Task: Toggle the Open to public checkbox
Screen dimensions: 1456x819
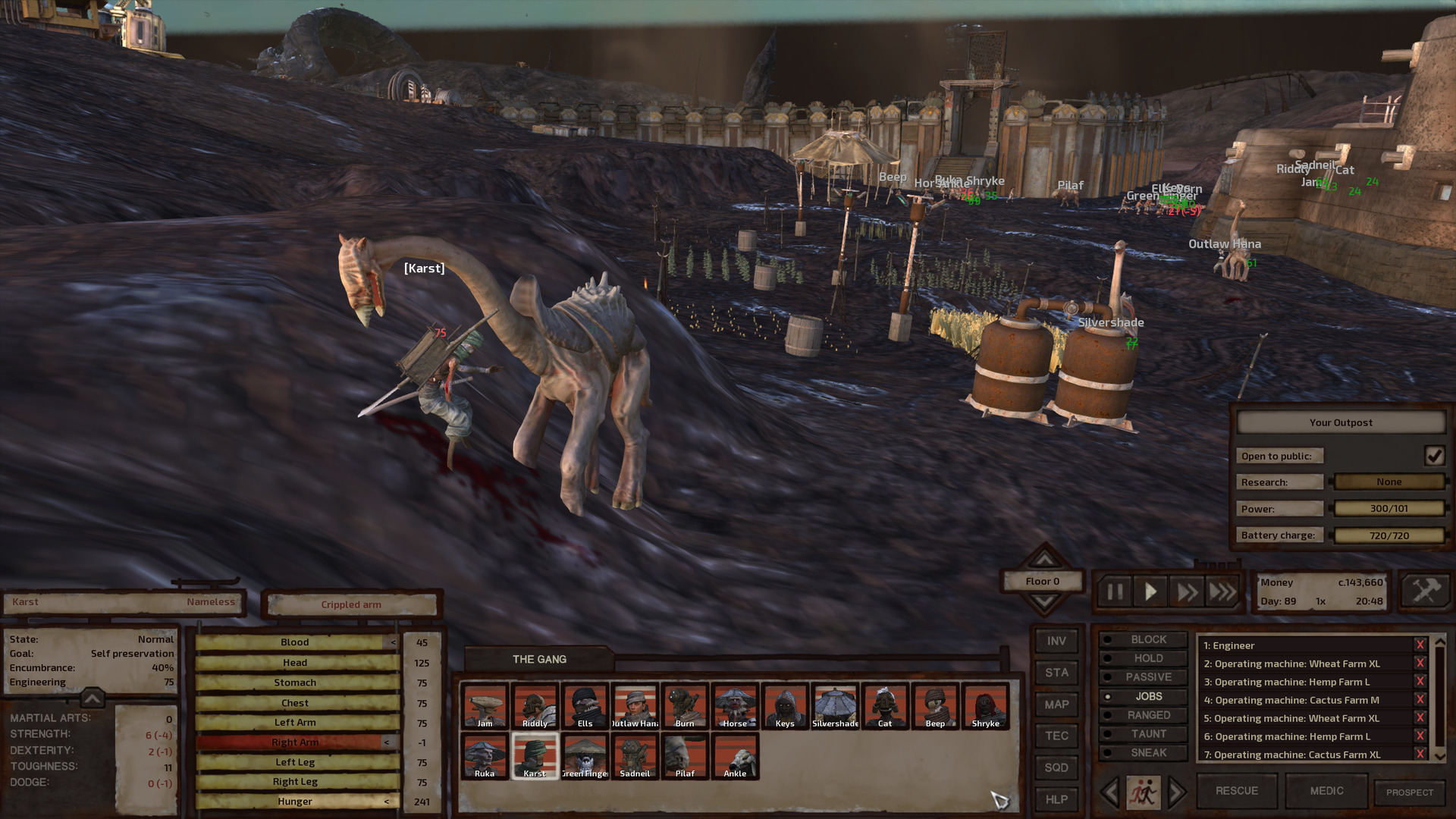Action: pos(1436,455)
